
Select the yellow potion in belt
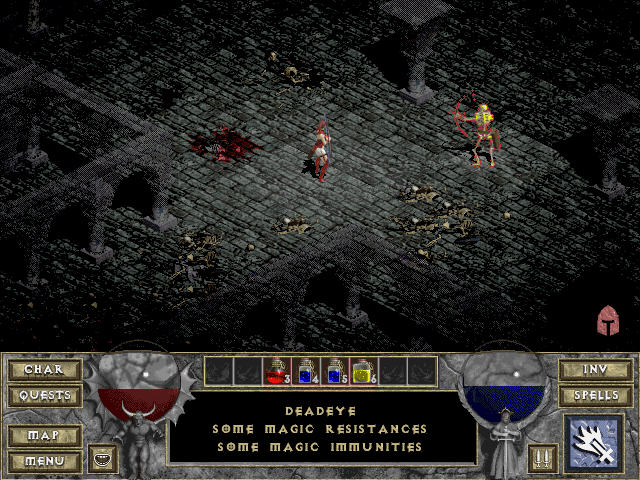click(x=364, y=371)
